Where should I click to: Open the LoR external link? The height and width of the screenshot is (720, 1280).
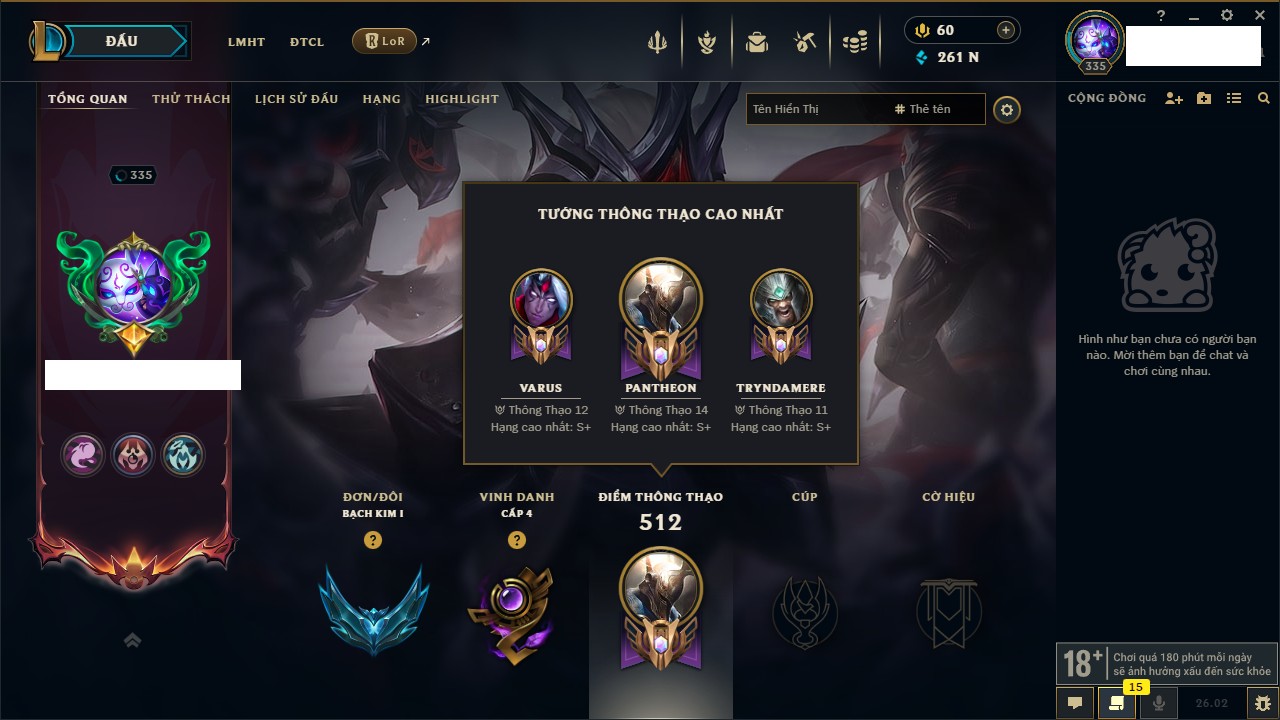point(385,42)
